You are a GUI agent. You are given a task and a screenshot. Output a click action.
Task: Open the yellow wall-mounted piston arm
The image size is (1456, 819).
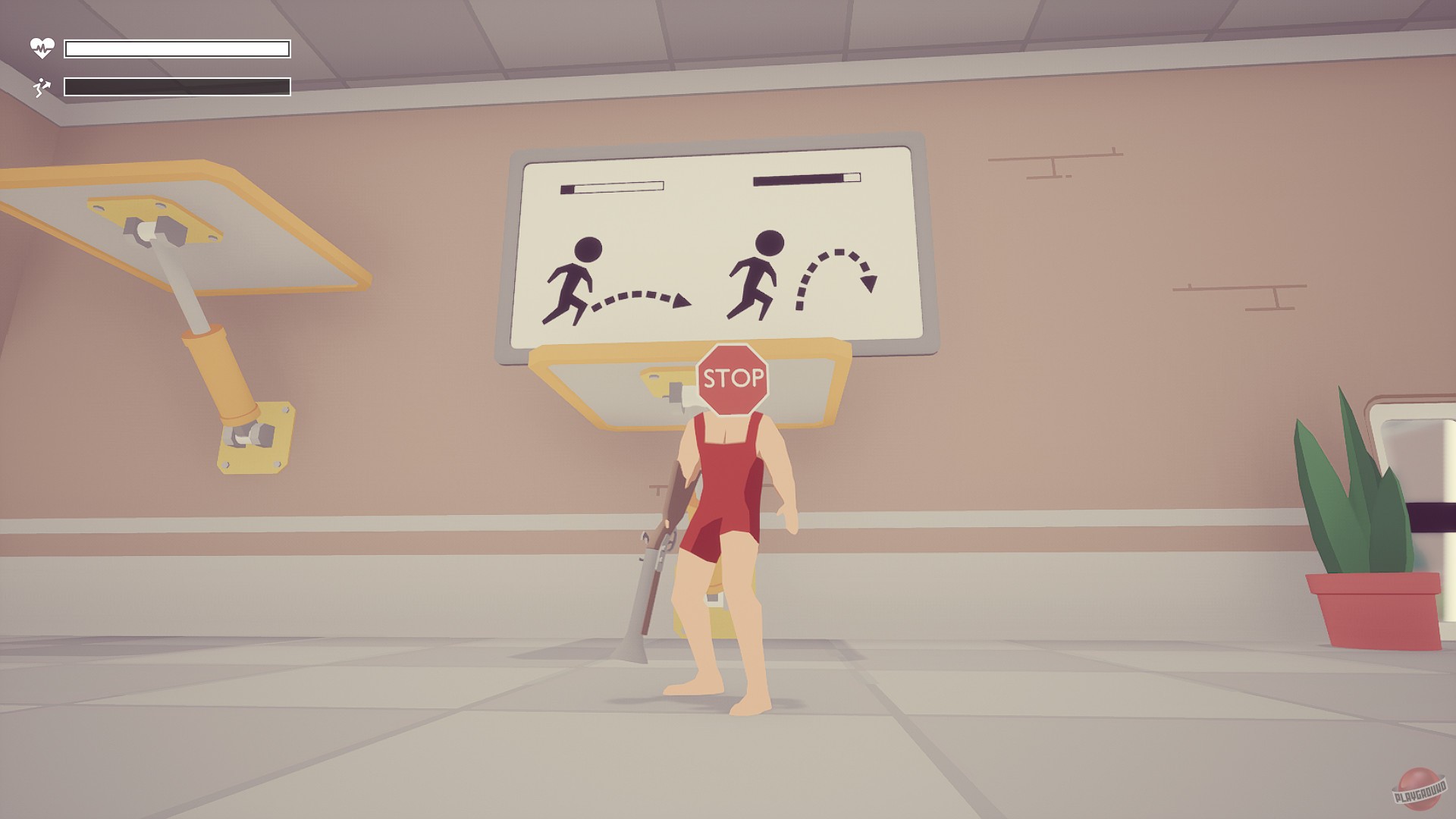pos(220,372)
